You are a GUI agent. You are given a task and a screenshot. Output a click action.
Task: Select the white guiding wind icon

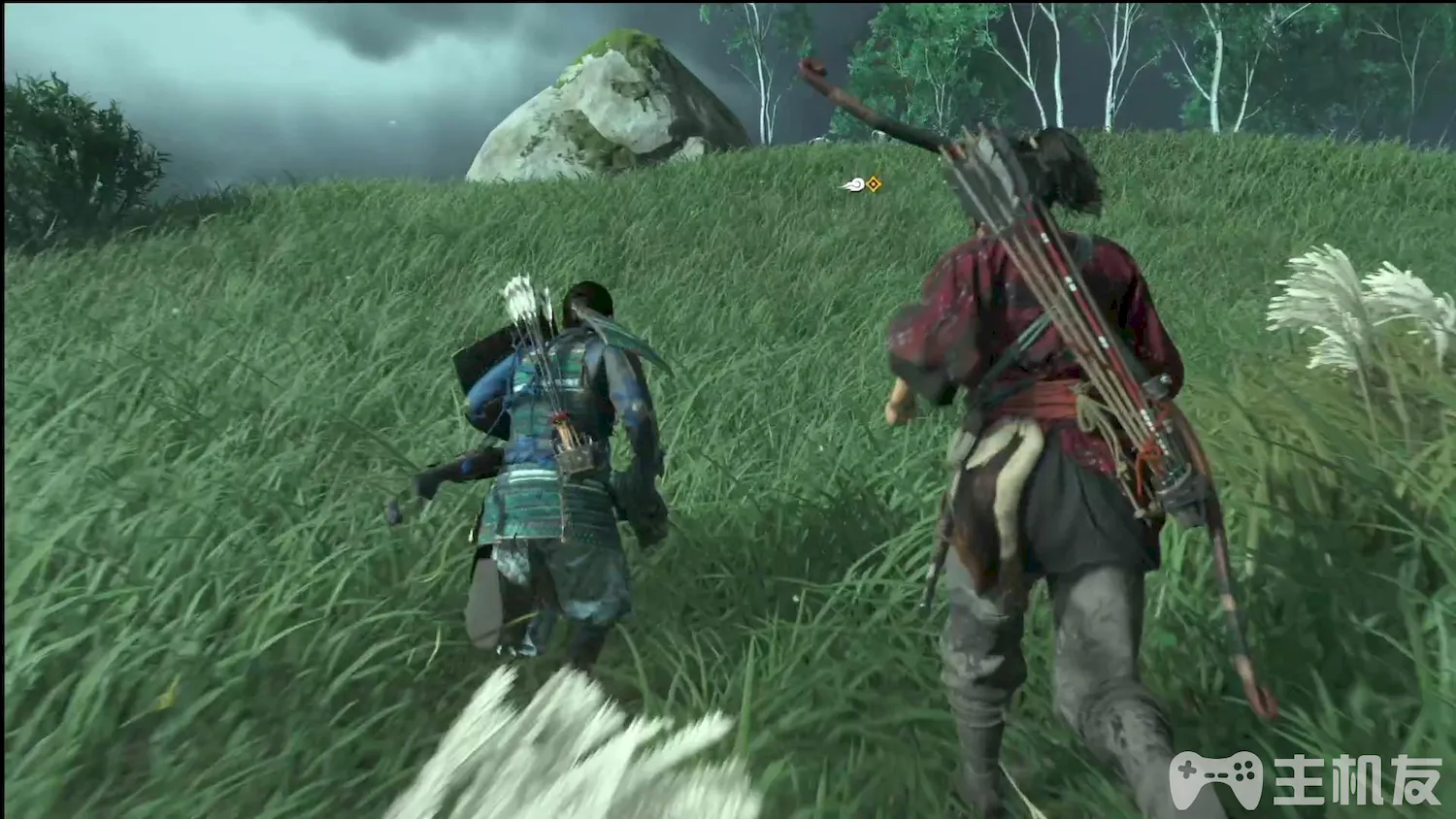[854, 184]
